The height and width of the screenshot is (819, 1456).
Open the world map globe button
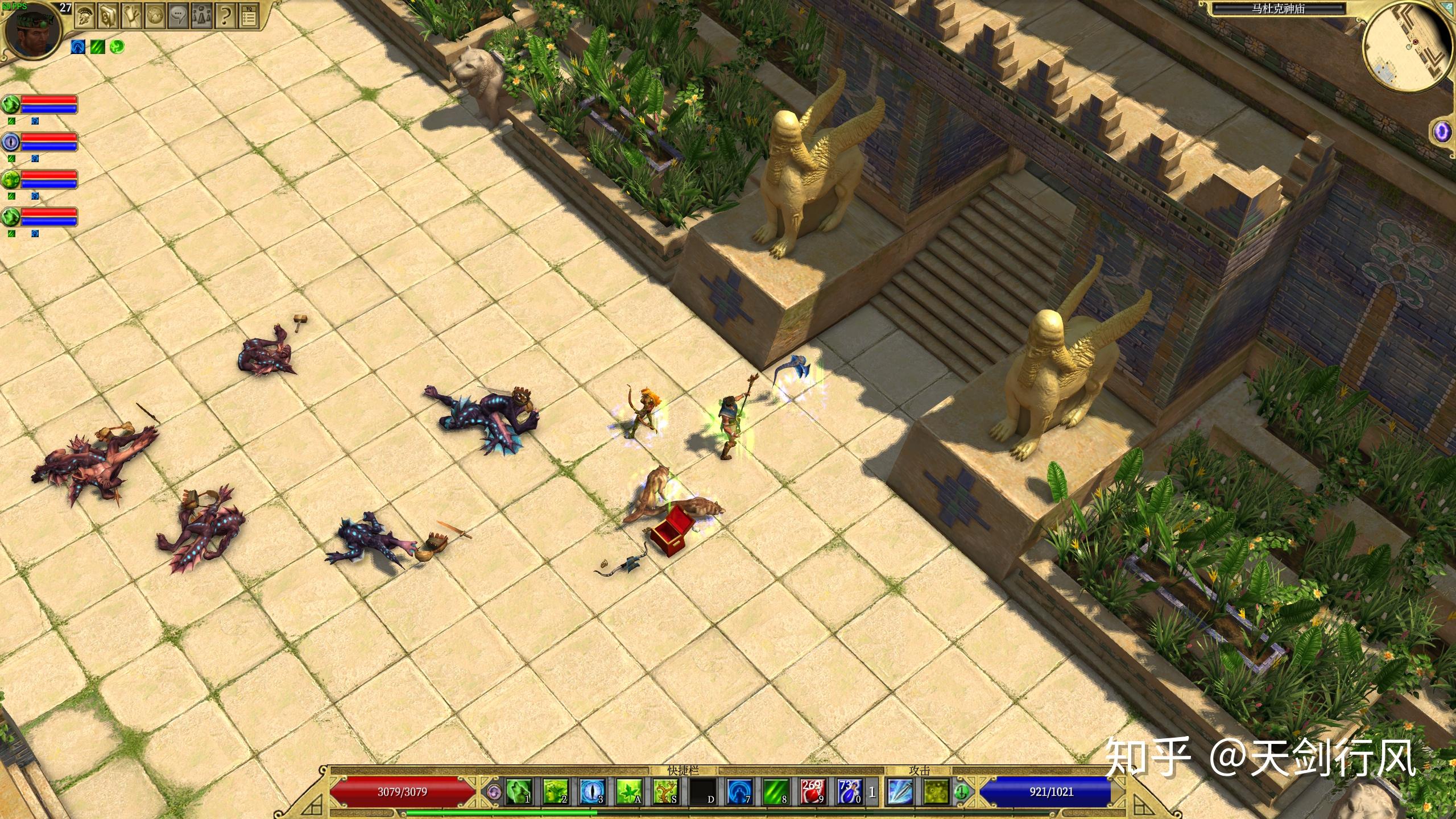155,16
